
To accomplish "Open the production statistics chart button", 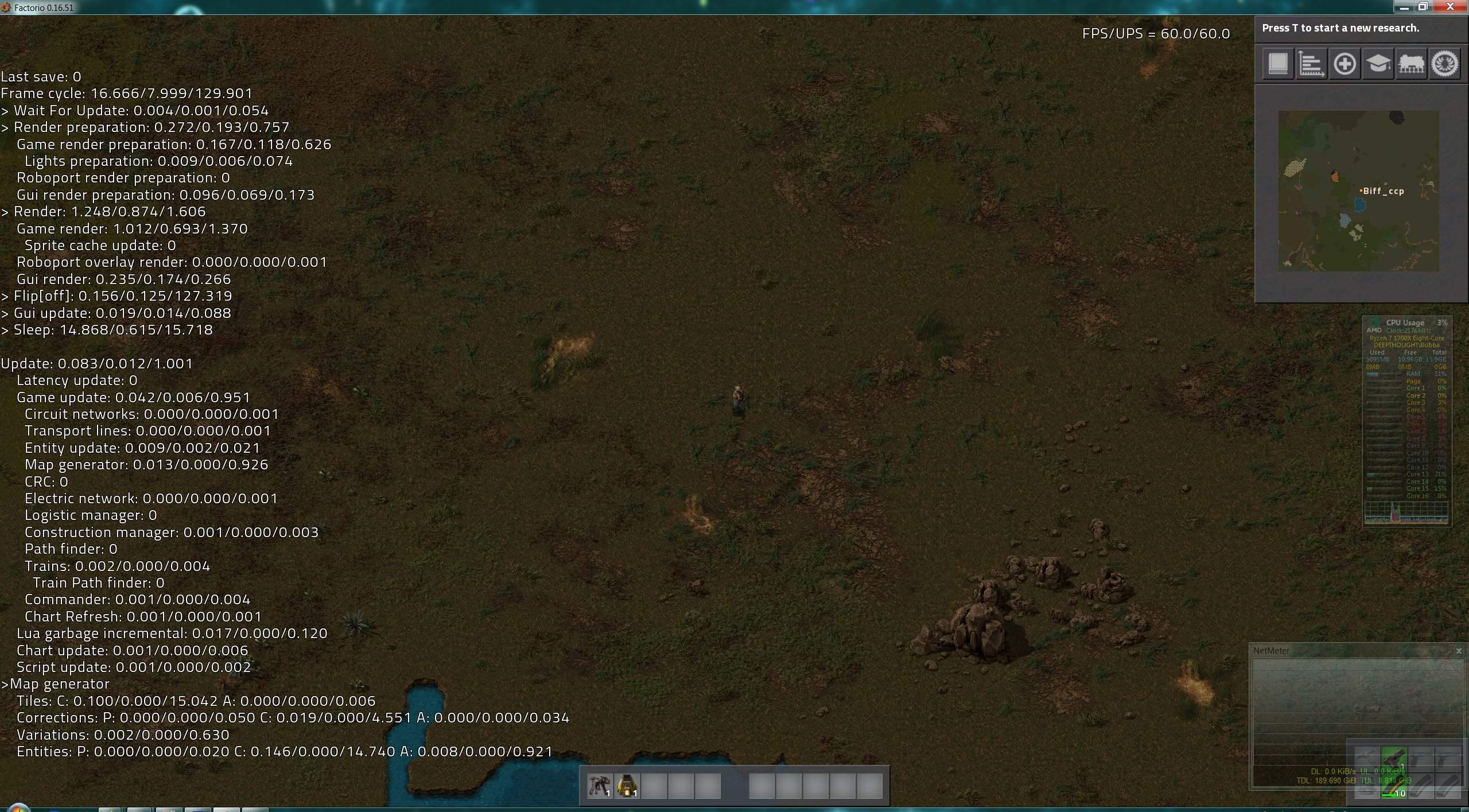I will coord(1311,64).
